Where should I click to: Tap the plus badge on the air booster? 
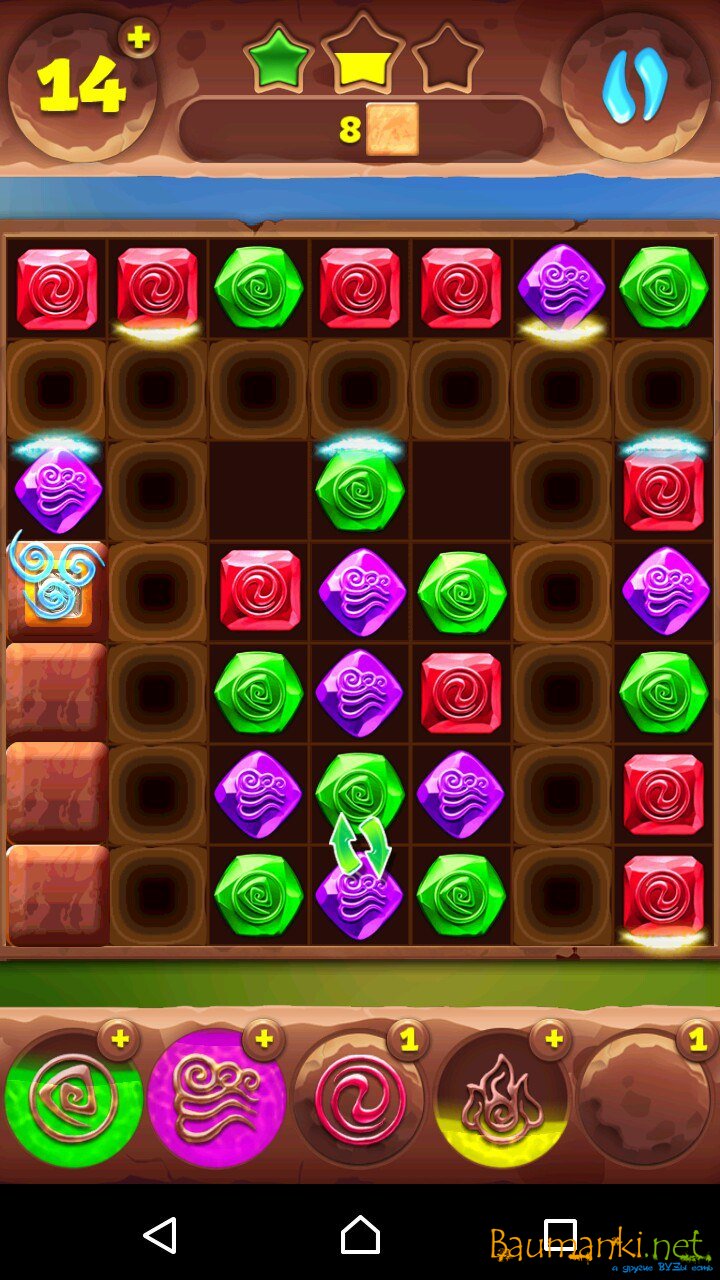(x=263, y=1040)
